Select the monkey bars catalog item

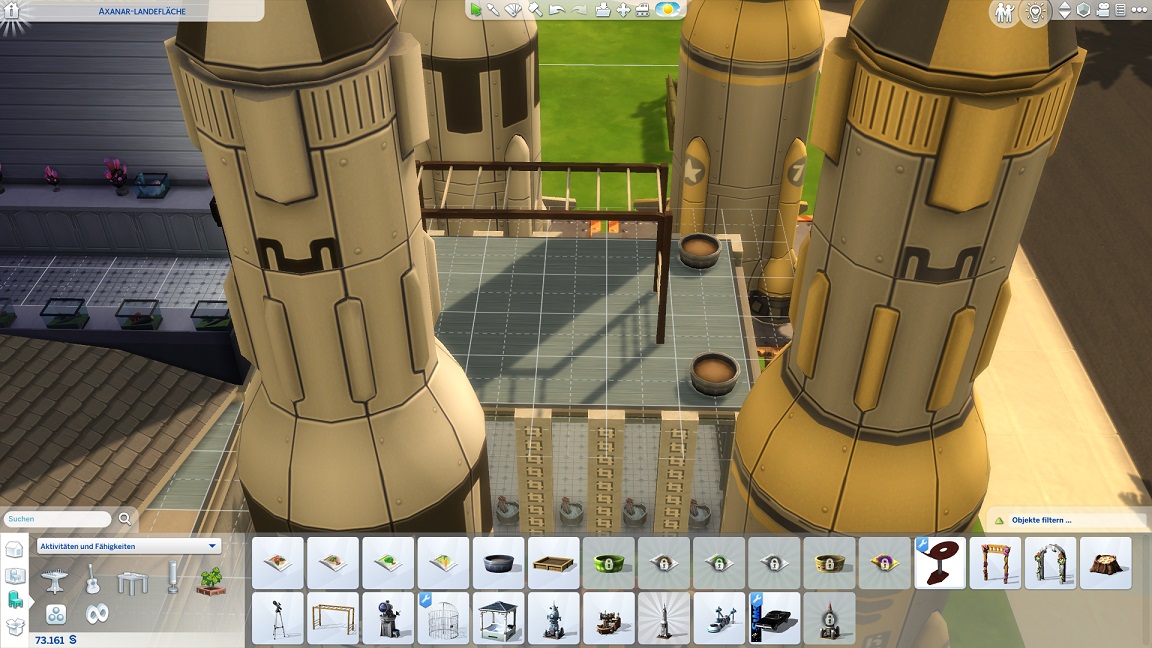[x=332, y=618]
